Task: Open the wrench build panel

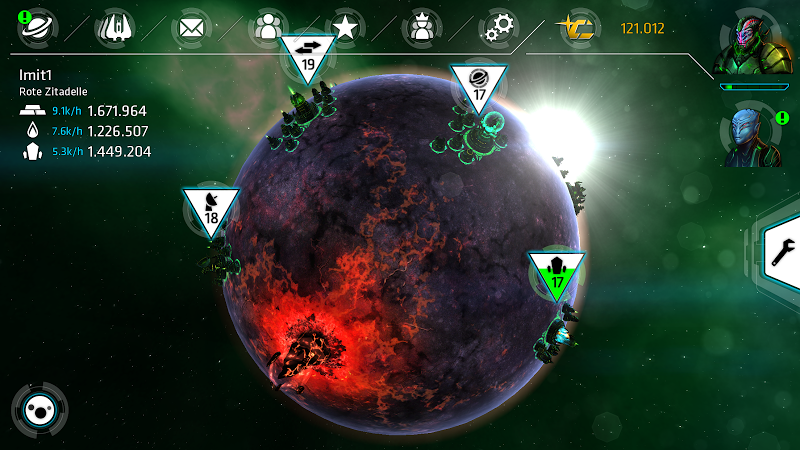Action: 780,253
